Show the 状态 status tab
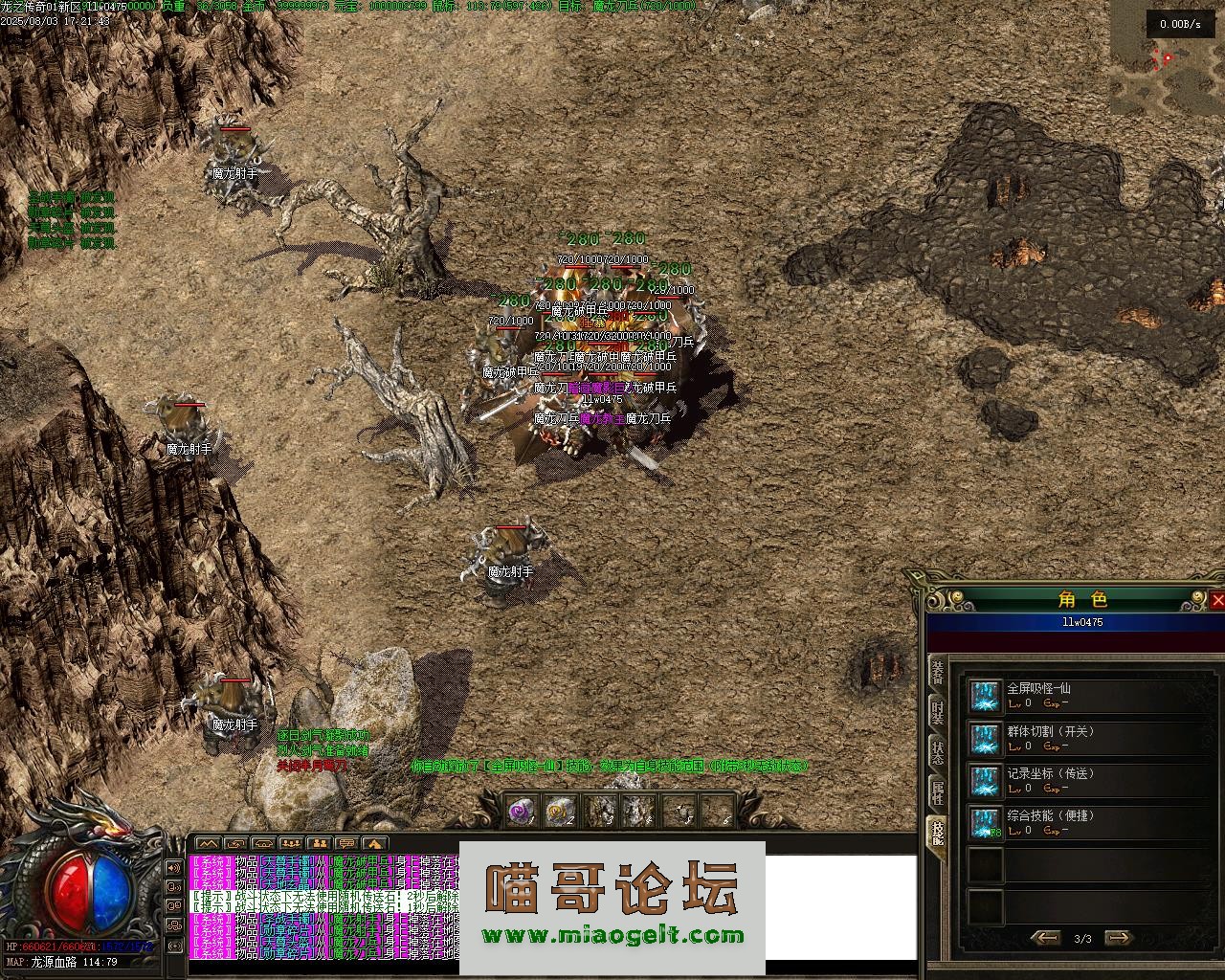This screenshot has width=1225, height=980. click(x=938, y=751)
